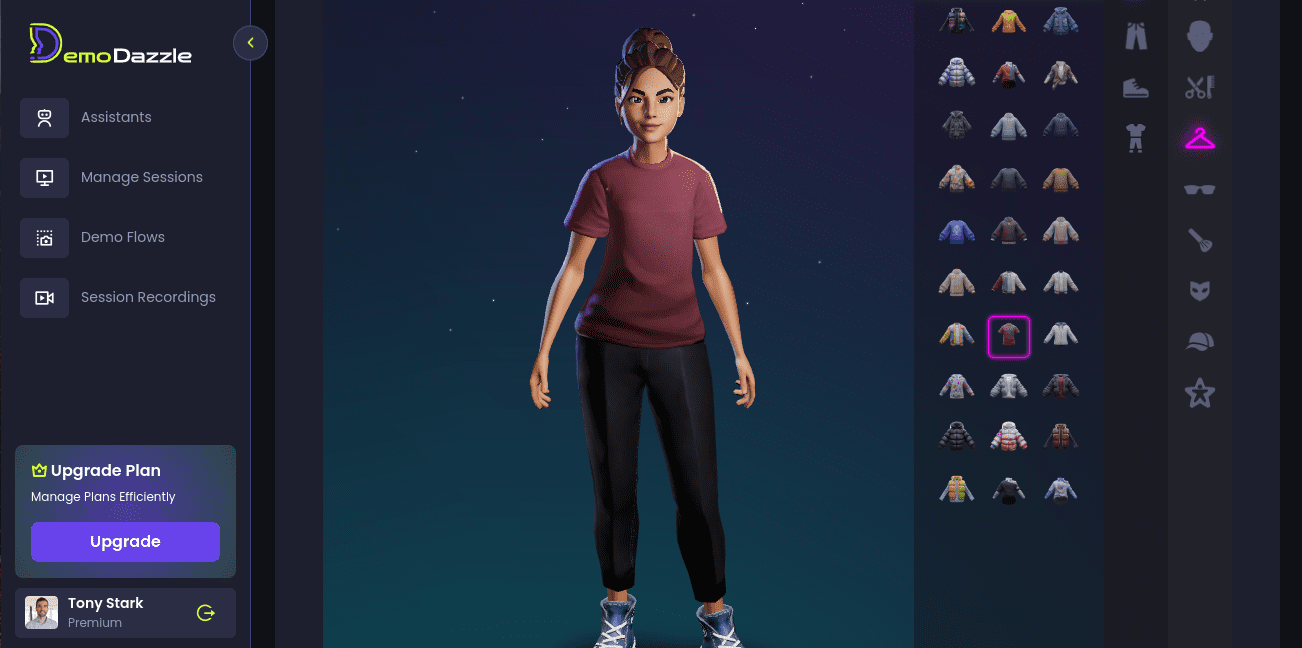
Task: Choose the yellow puffer vest thumbnail
Action: (957, 489)
